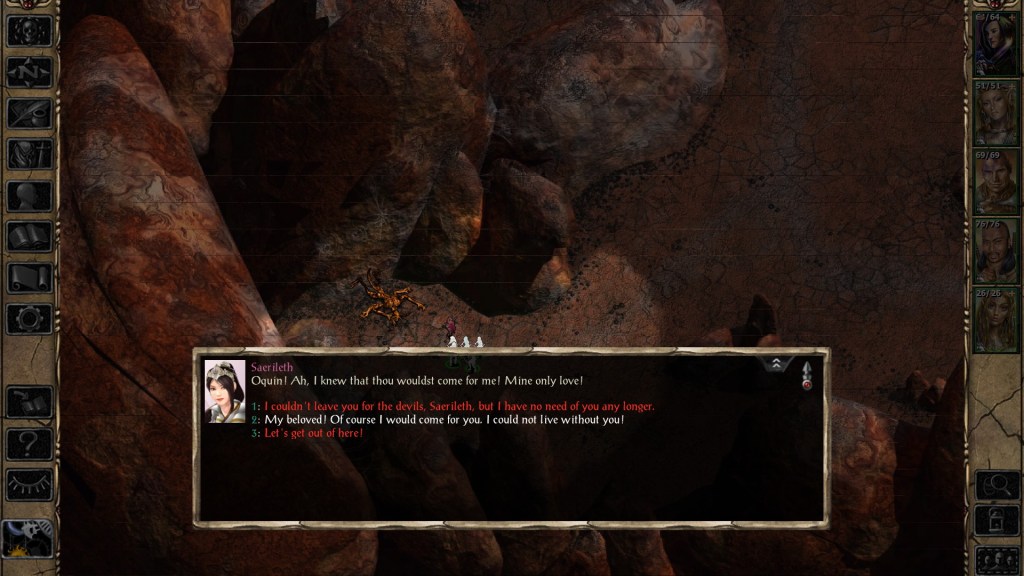
Task: Toggle interface visibility with the eye icon
Action: coord(29,485)
